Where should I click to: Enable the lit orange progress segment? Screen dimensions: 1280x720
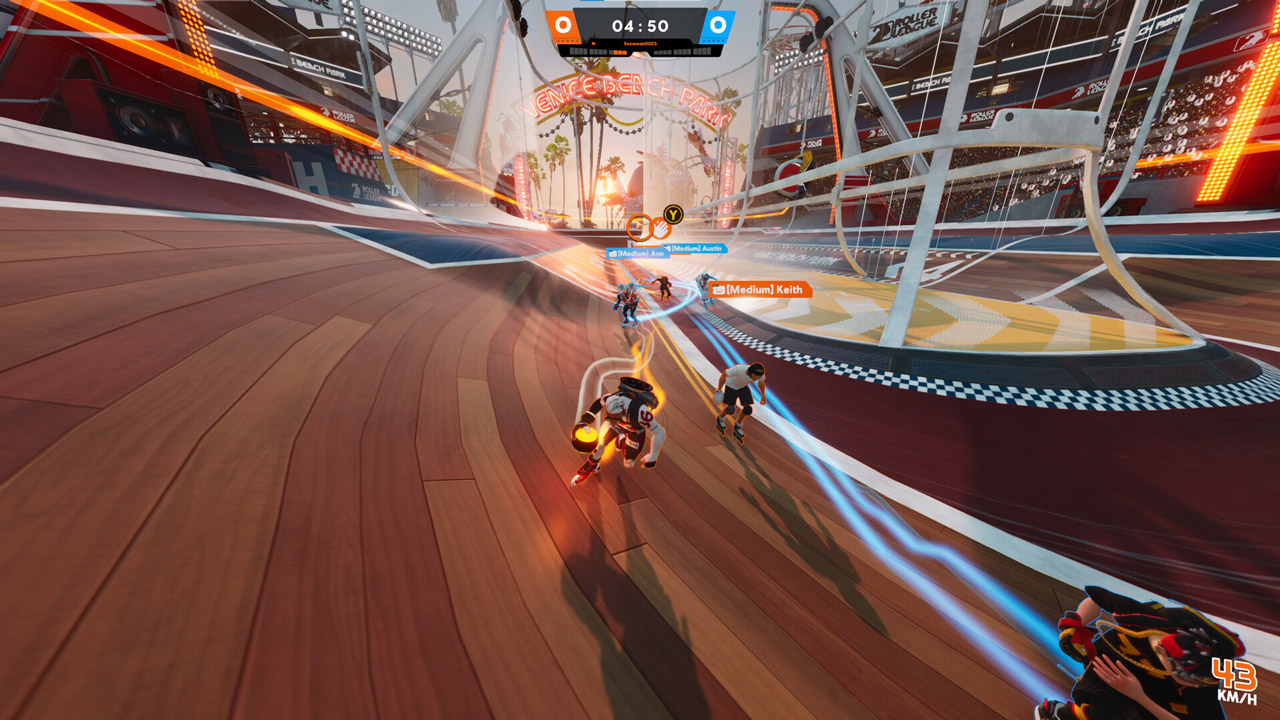click(x=619, y=51)
